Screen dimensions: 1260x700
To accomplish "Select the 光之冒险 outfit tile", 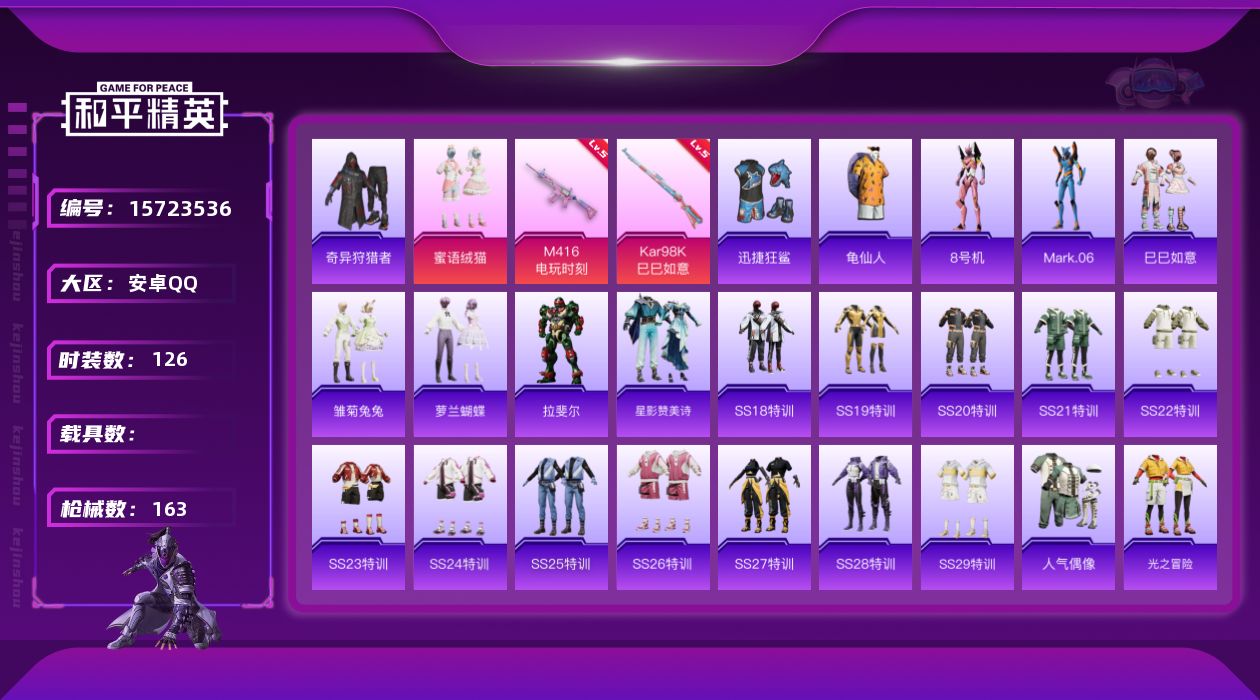I will 1170,517.
